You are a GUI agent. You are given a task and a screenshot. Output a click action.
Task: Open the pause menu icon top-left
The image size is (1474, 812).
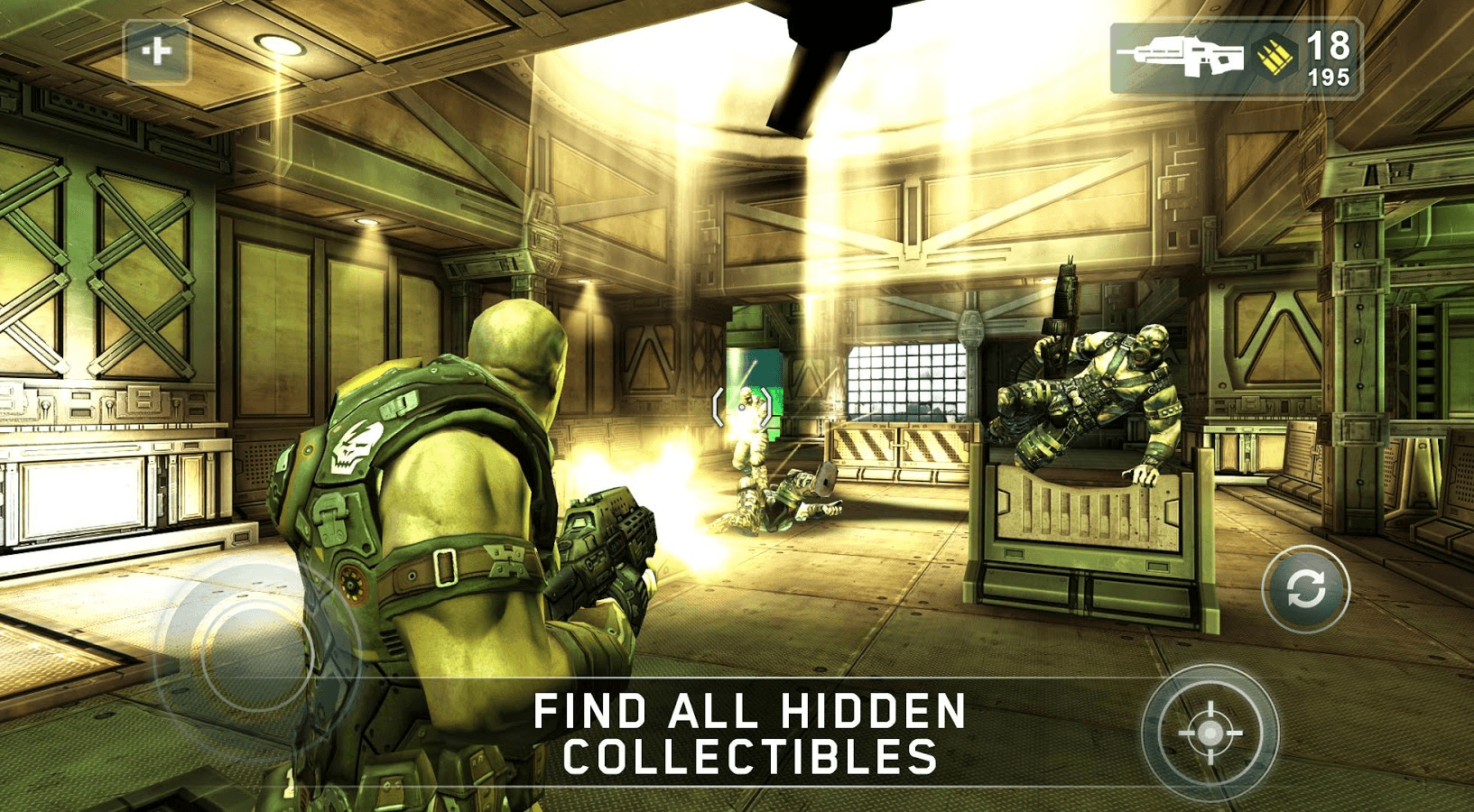[154, 51]
